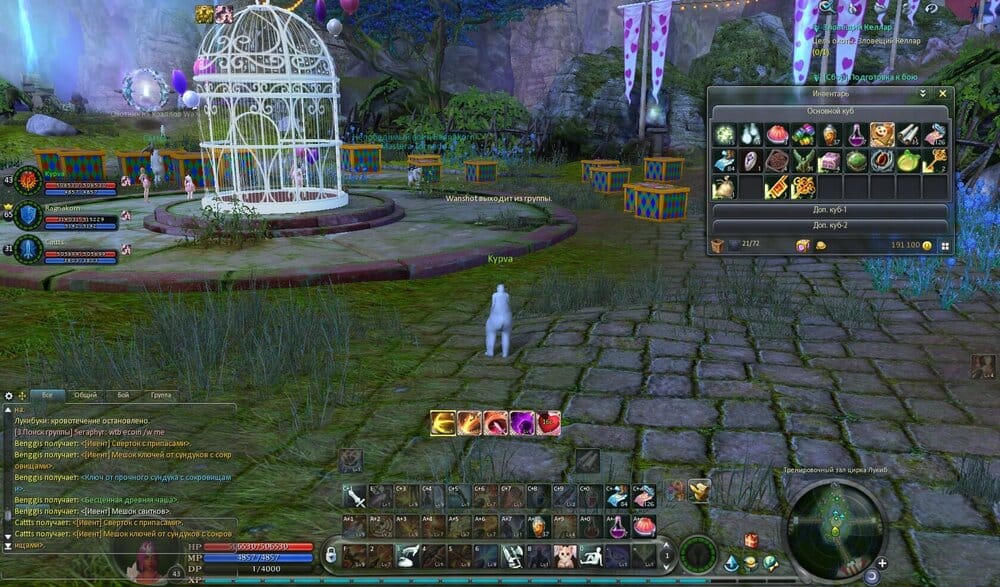This screenshot has height=587, width=1000.
Task: Switch to the Группа chat tab
Action: [160, 395]
